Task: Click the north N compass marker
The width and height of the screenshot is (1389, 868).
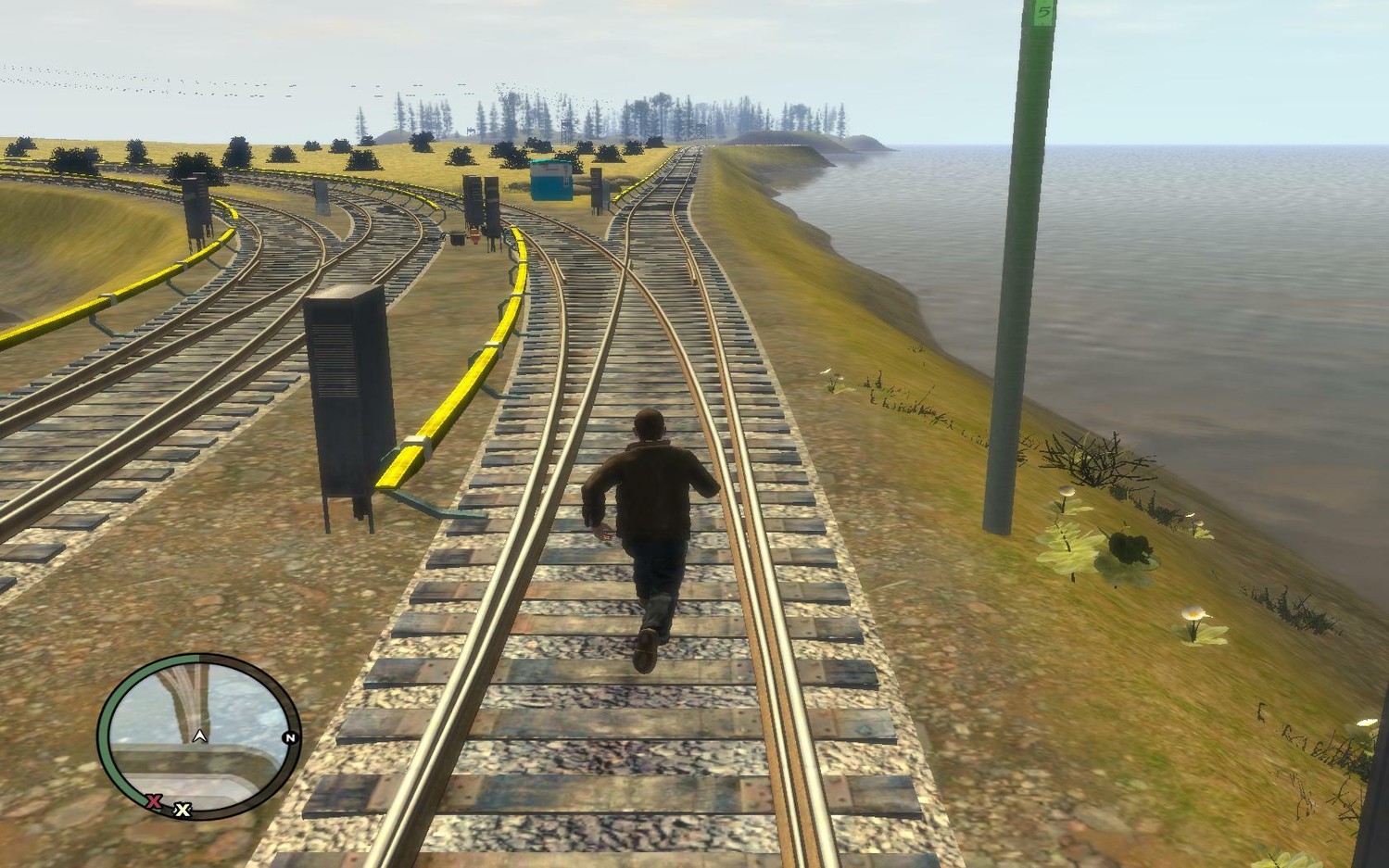Action: tap(290, 738)
